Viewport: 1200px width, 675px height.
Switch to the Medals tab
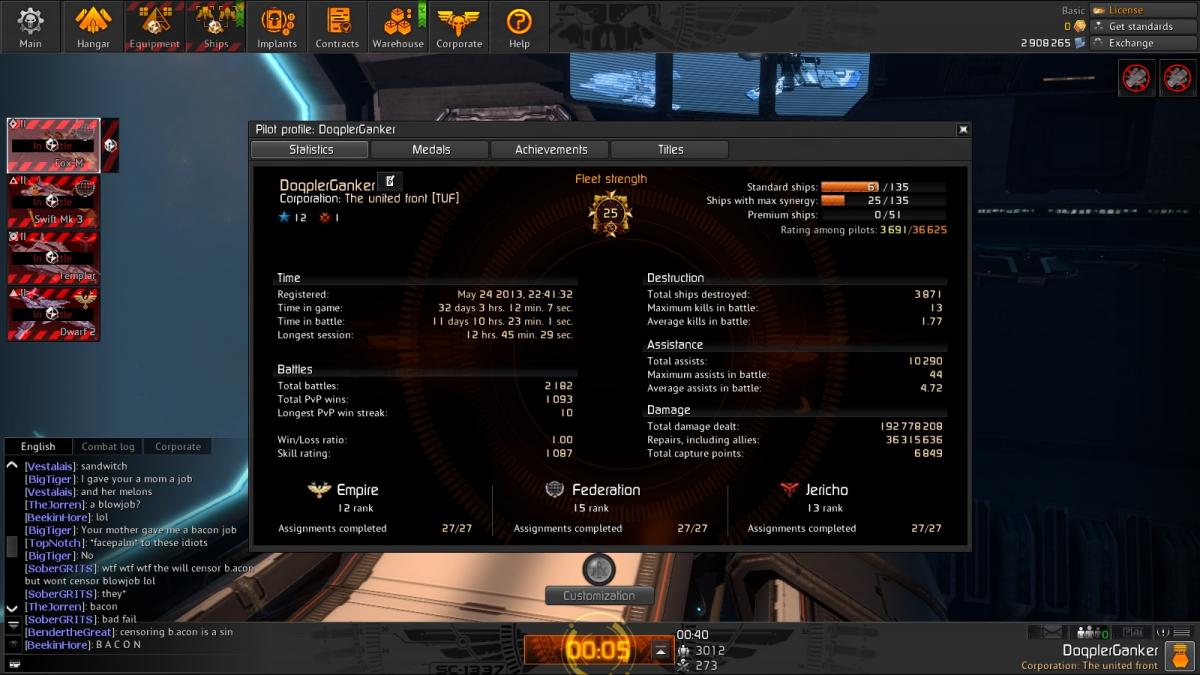tap(431, 150)
